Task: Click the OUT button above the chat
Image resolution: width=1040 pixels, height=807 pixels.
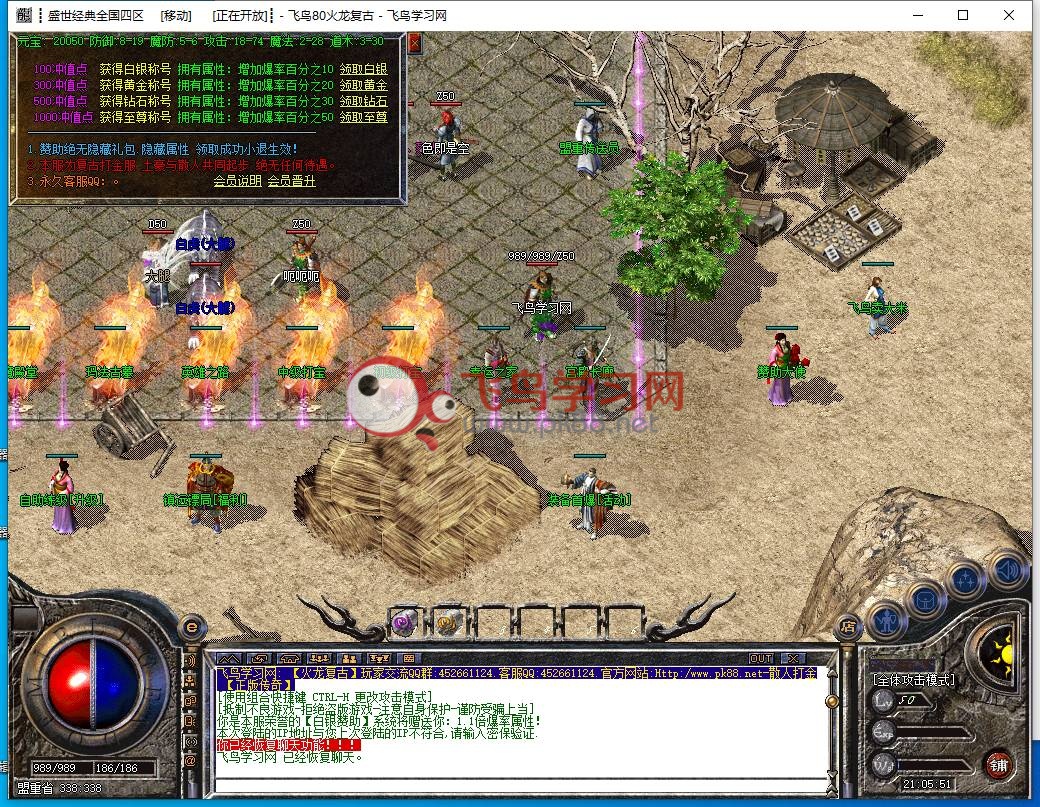Action: 761,658
